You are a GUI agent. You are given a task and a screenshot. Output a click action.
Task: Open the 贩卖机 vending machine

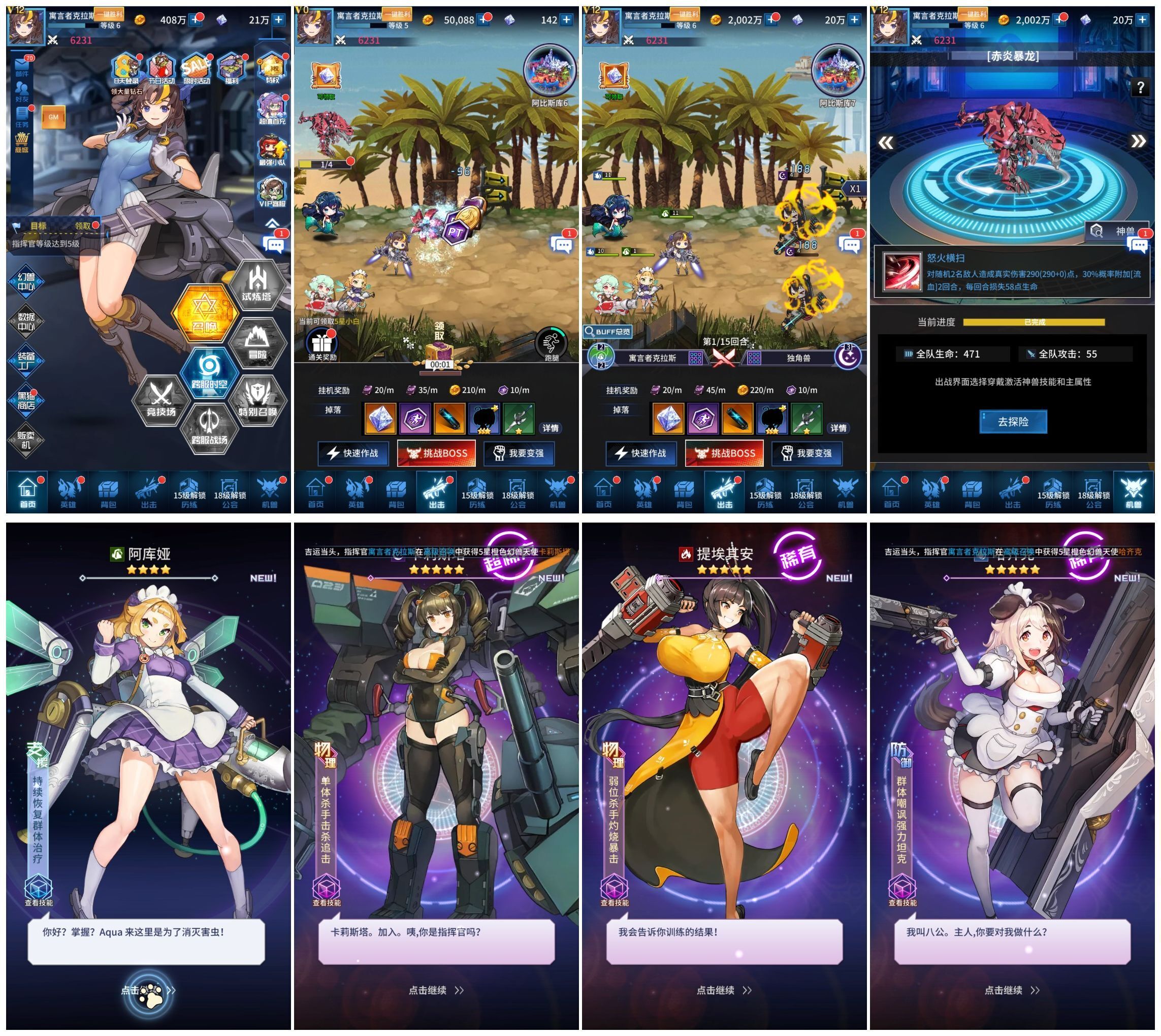coord(26,439)
